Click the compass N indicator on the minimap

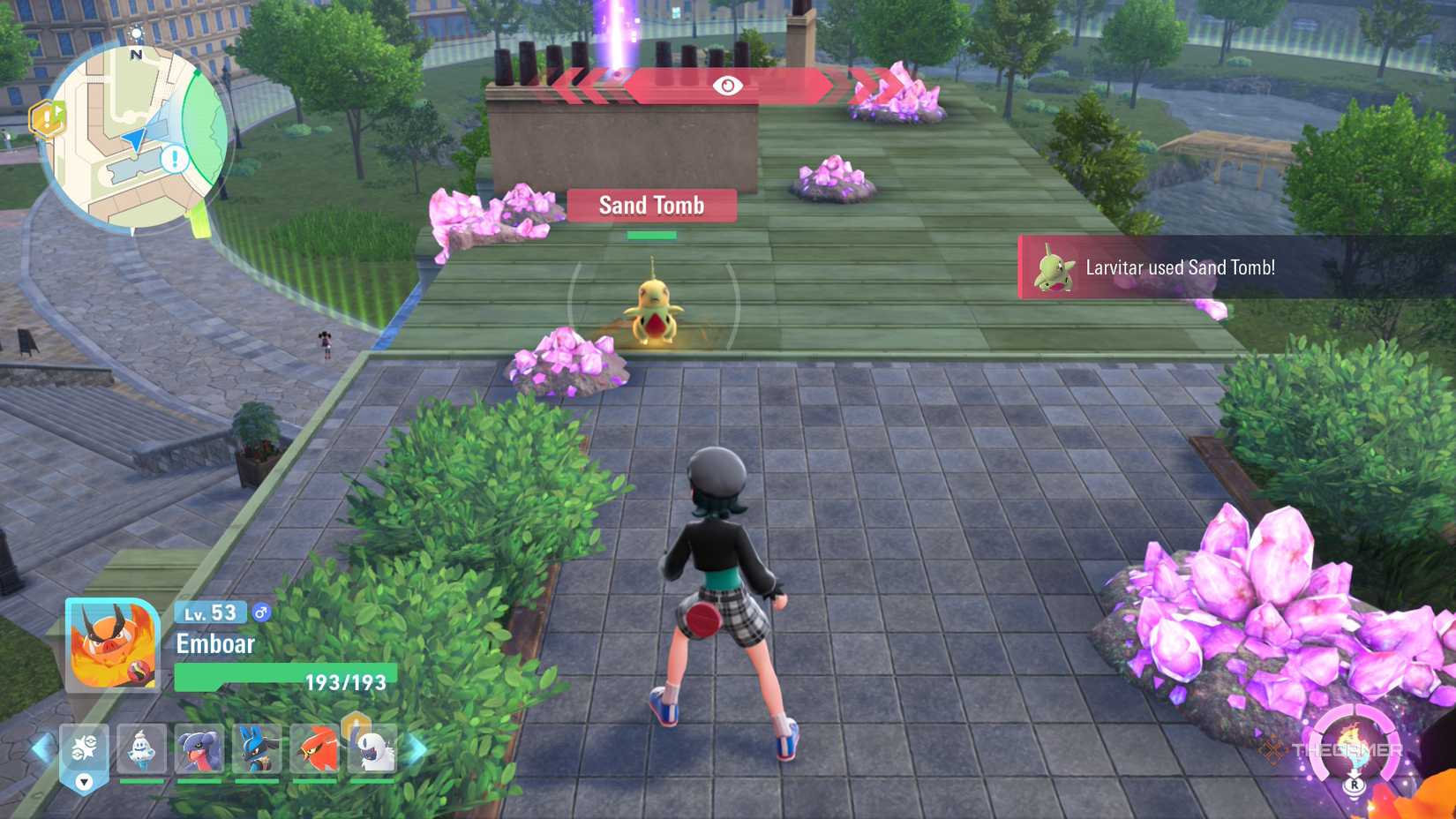pos(137,53)
